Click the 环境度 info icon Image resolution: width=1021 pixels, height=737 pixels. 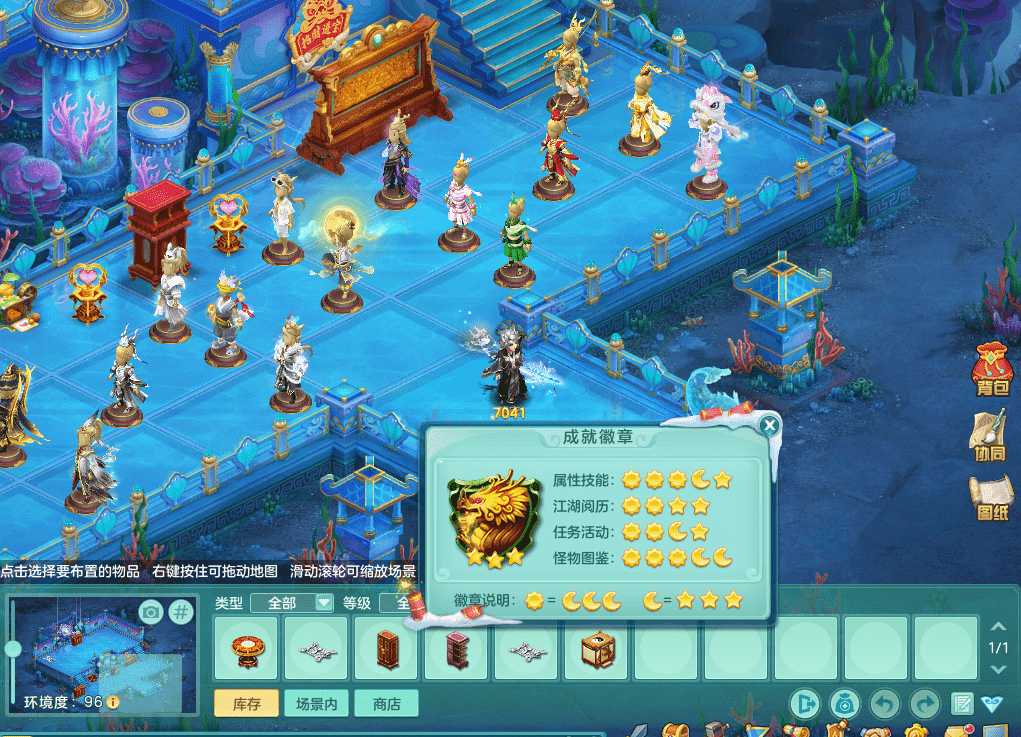(113, 702)
